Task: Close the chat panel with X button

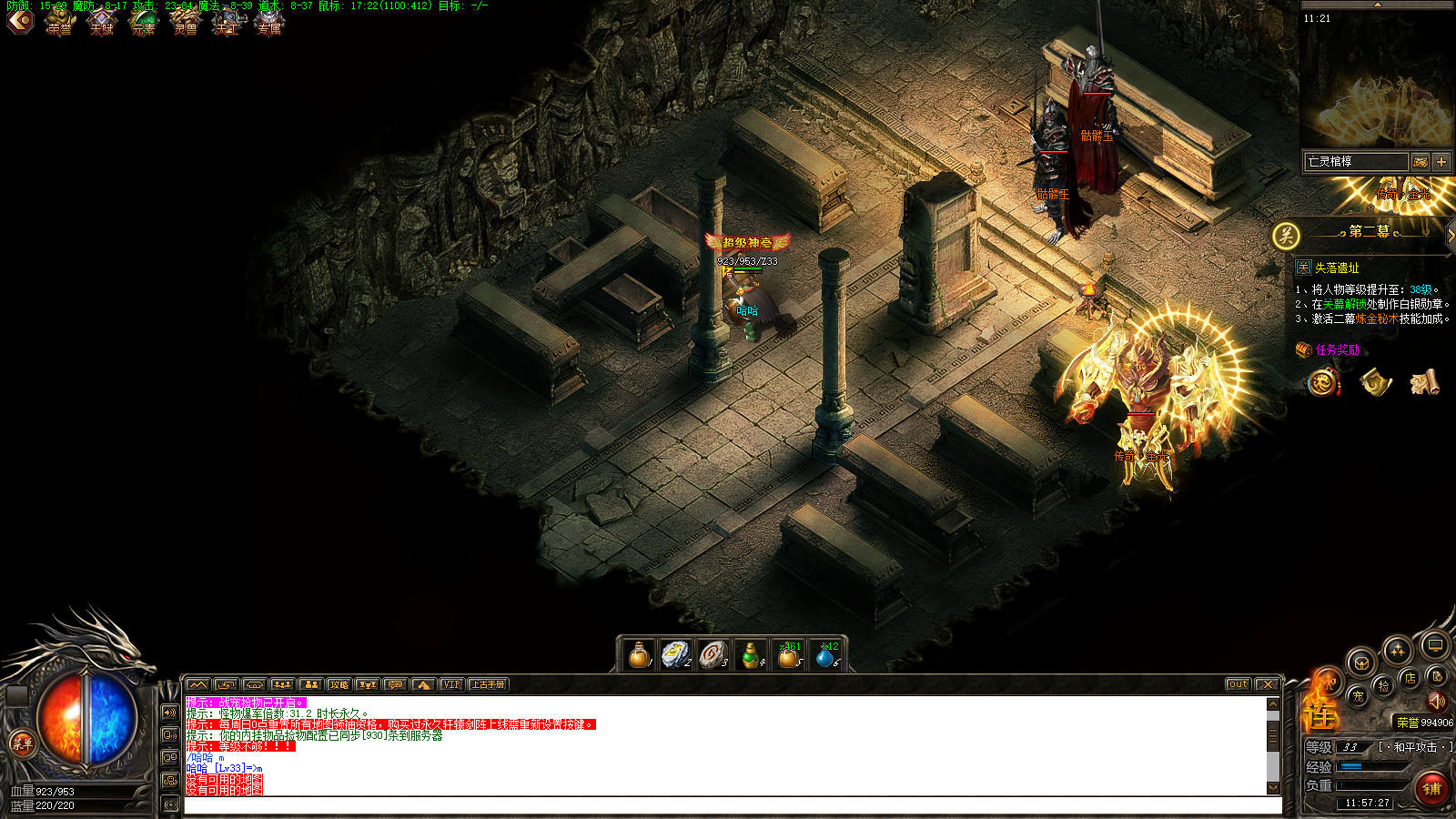Action: tap(1267, 684)
